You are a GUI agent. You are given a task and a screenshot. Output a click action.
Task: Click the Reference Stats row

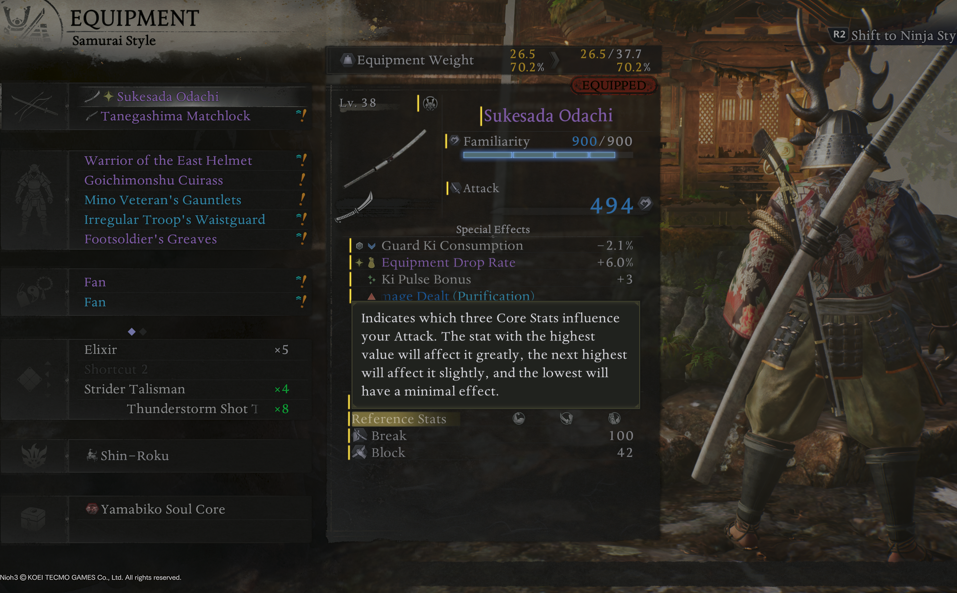pos(399,419)
